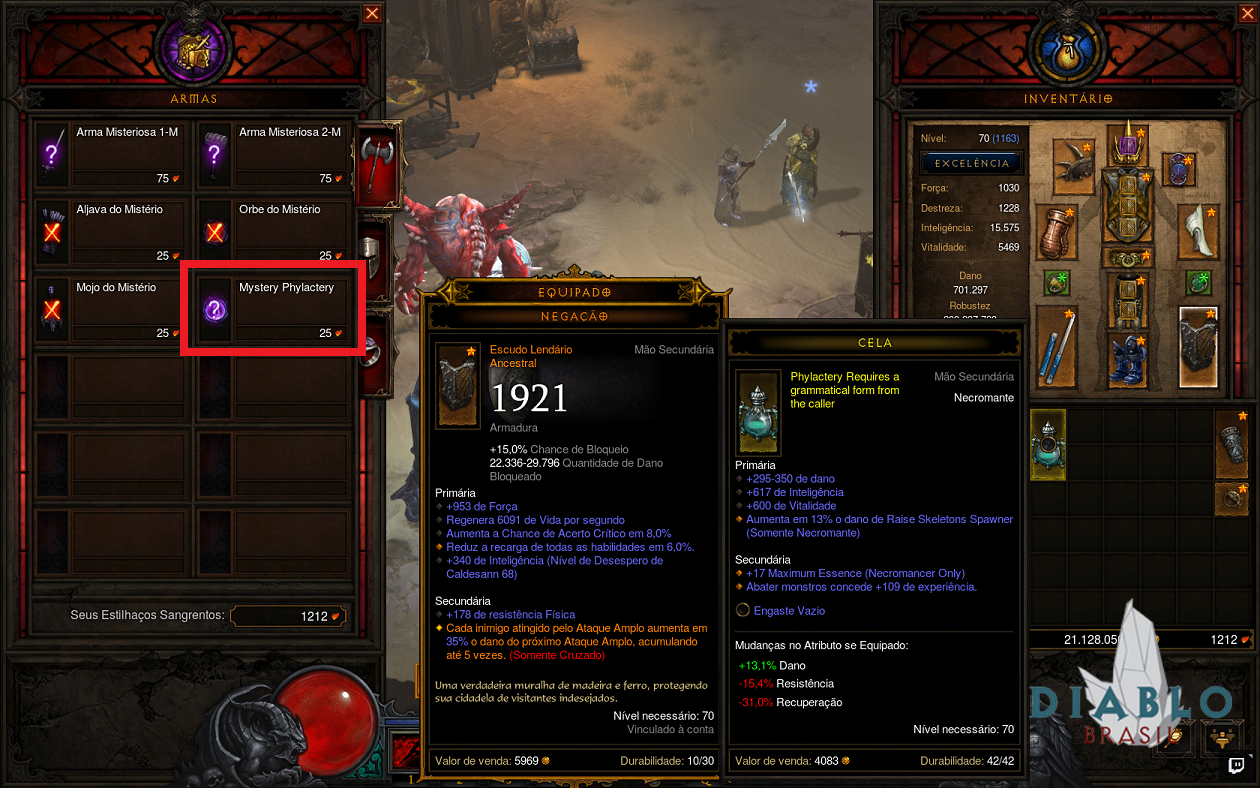Purchase Arma Misteriosa 2-M
This screenshot has width=1260, height=788.
[x=272, y=153]
